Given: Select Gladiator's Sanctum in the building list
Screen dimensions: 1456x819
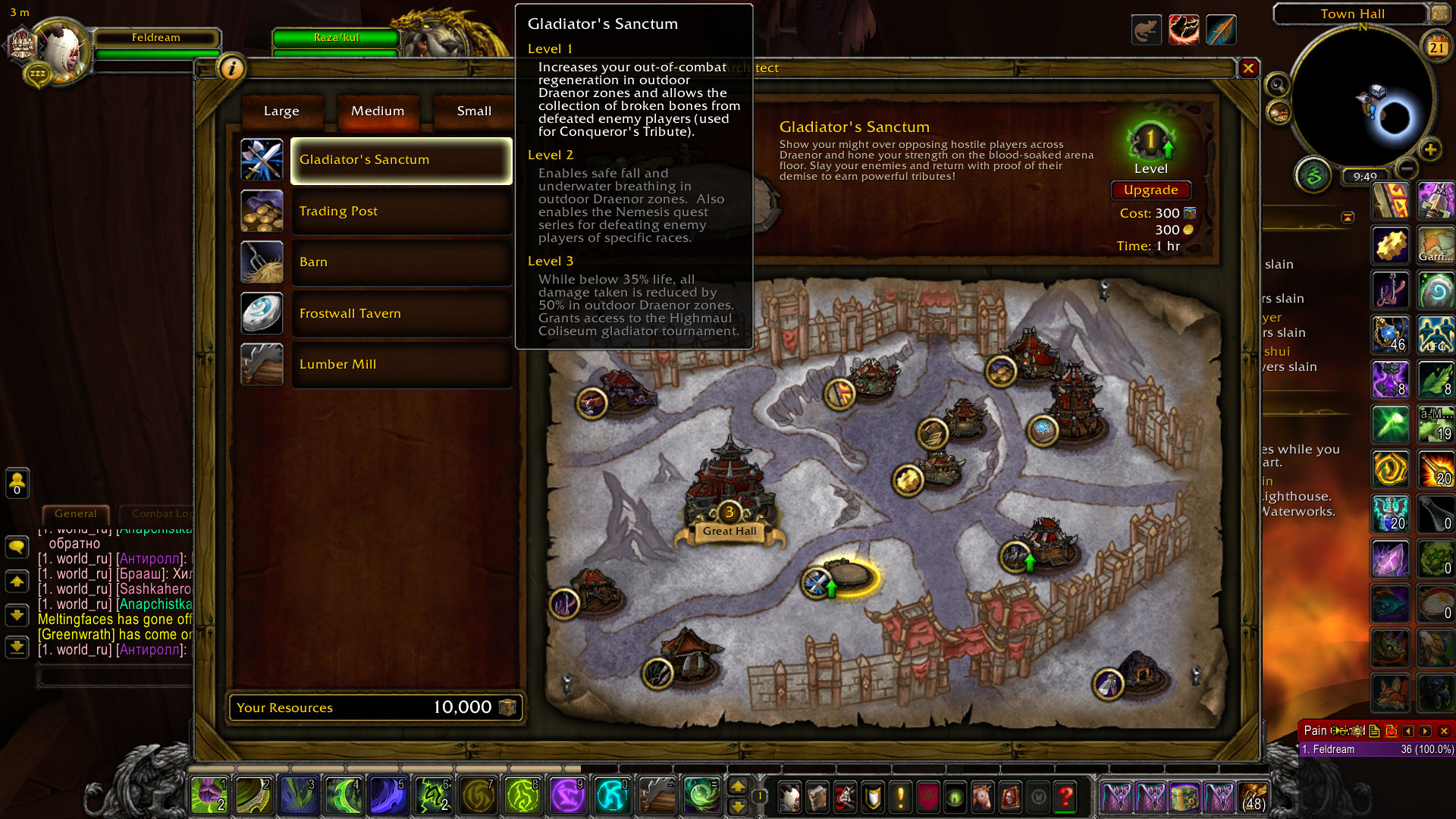Looking at the screenshot, I should coord(401,160).
